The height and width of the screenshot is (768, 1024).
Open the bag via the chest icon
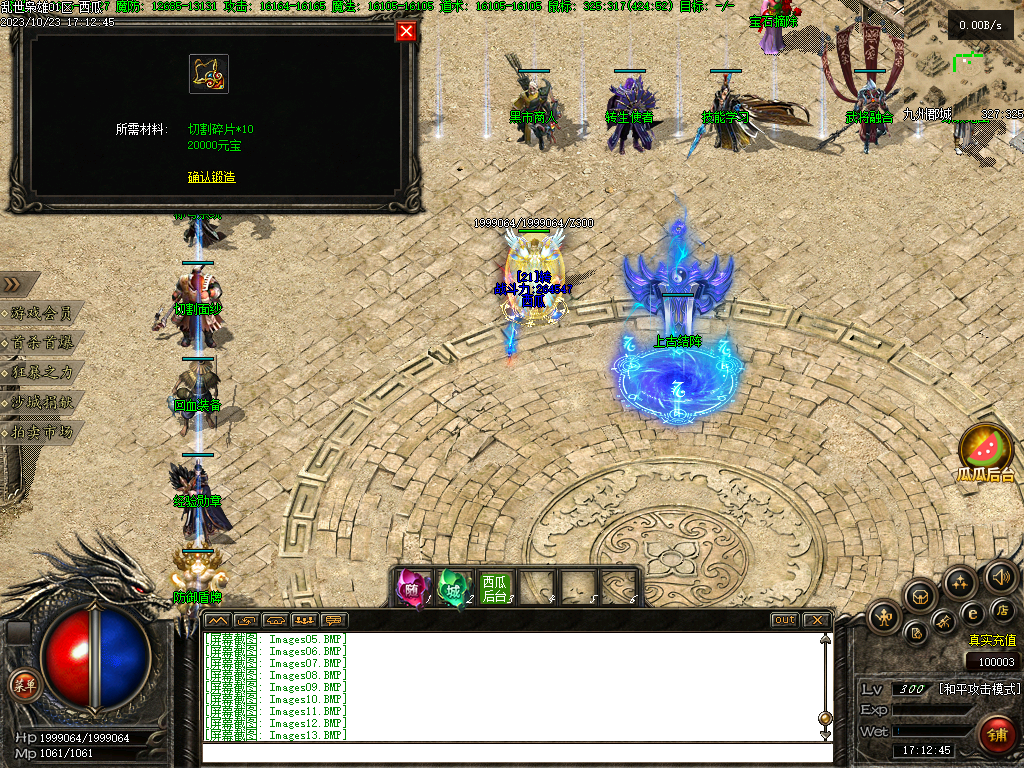[x=920, y=596]
